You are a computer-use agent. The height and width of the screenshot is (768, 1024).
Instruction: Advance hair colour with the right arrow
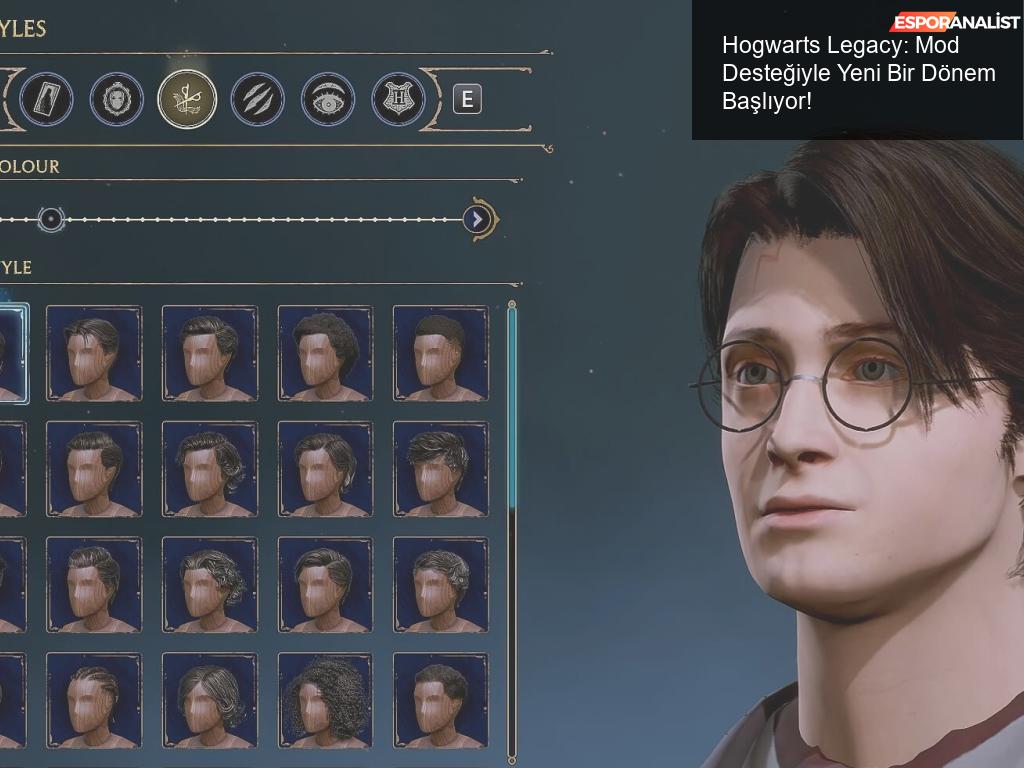point(478,219)
